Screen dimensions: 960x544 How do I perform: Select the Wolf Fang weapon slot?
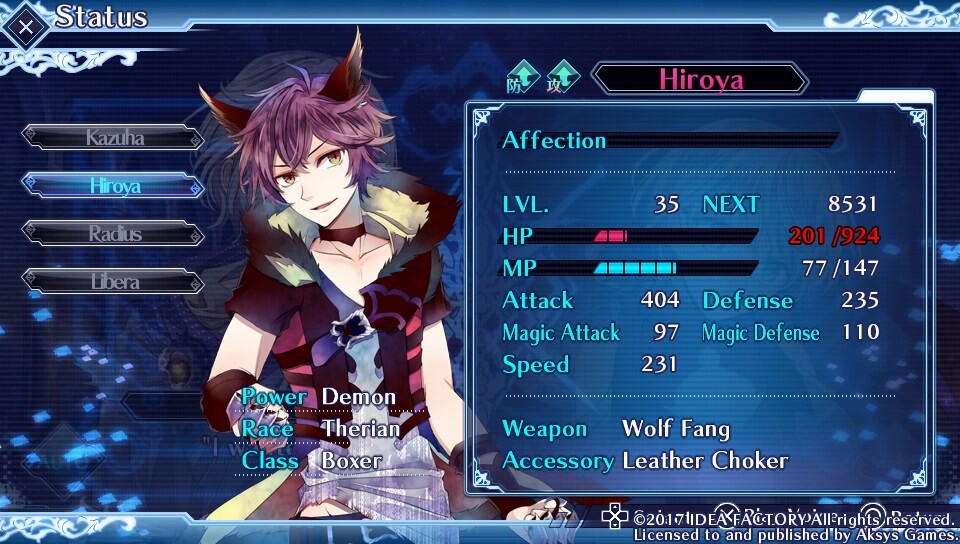point(675,429)
